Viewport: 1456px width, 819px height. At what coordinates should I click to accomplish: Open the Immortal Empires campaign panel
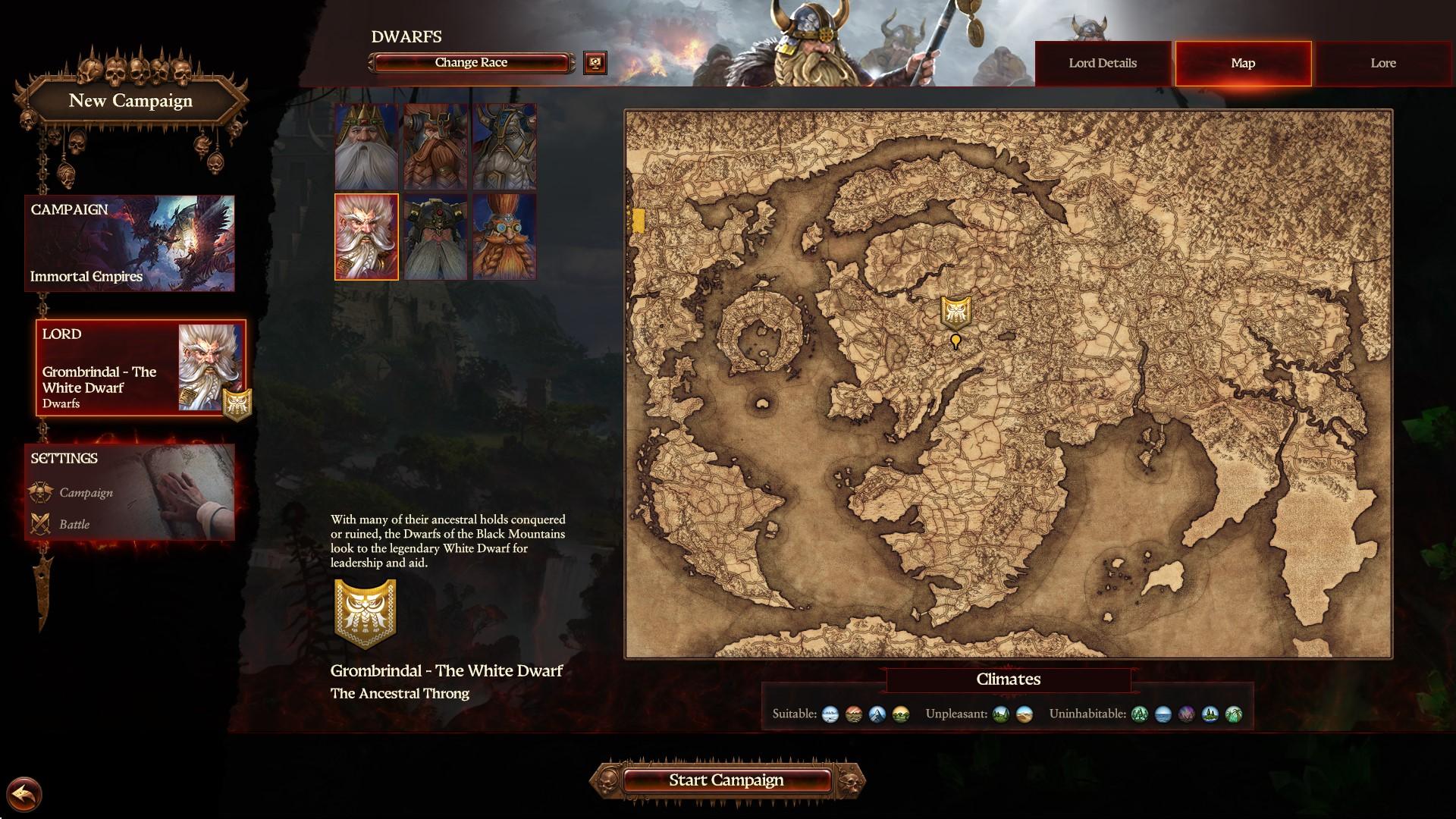(x=130, y=243)
